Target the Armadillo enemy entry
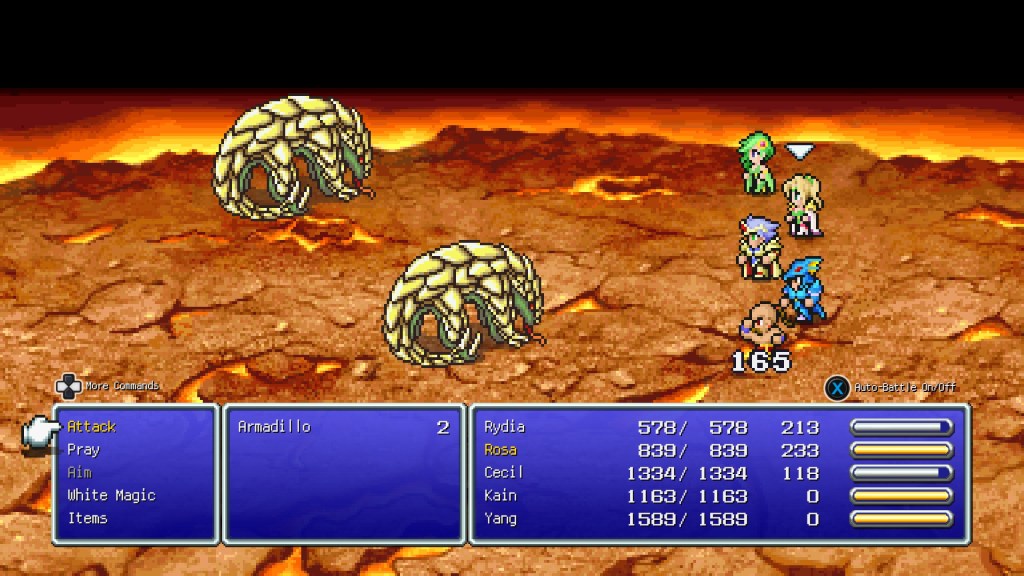This screenshot has height=576, width=1024. (x=274, y=427)
